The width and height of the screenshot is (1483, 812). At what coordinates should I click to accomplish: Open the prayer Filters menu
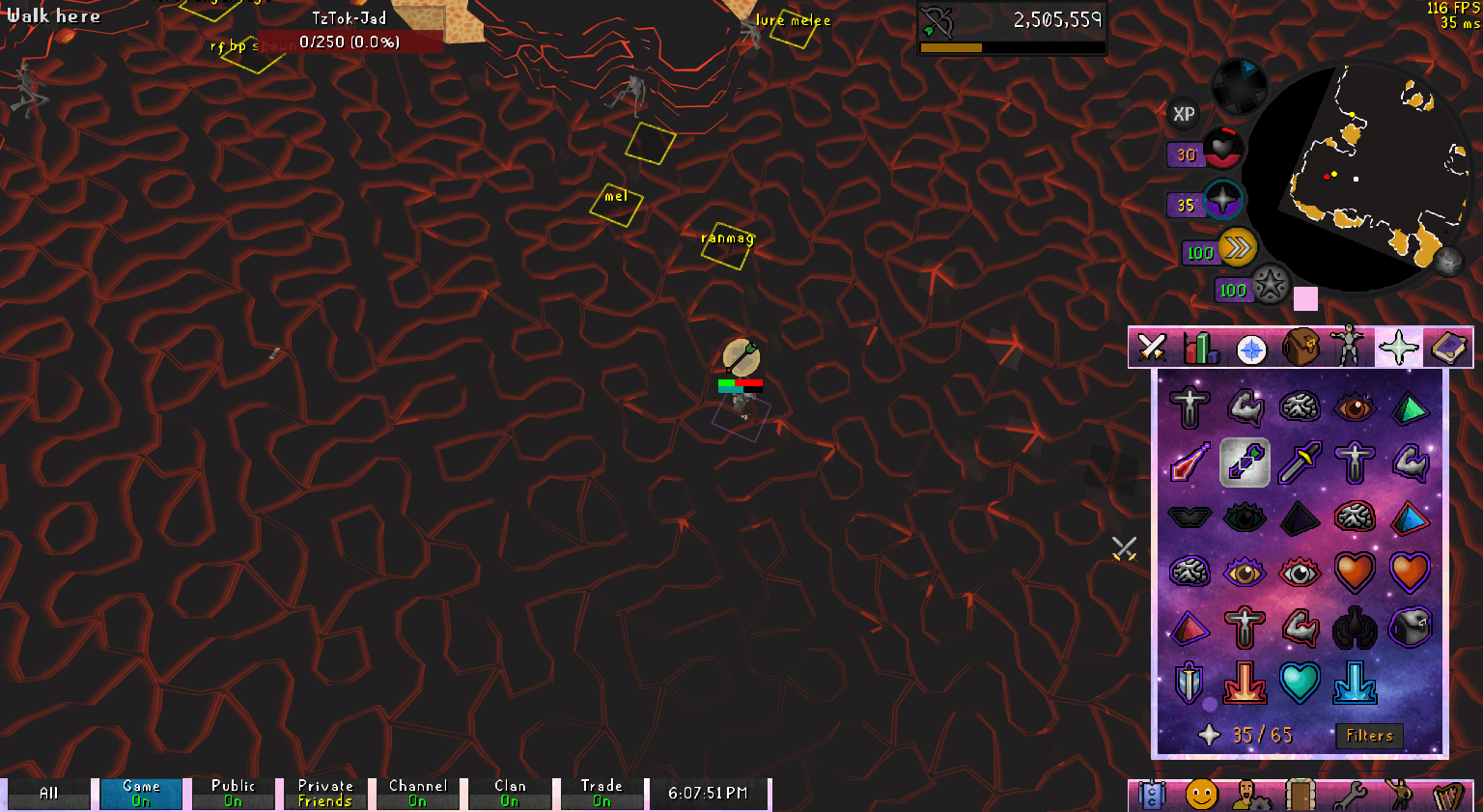click(x=1369, y=736)
